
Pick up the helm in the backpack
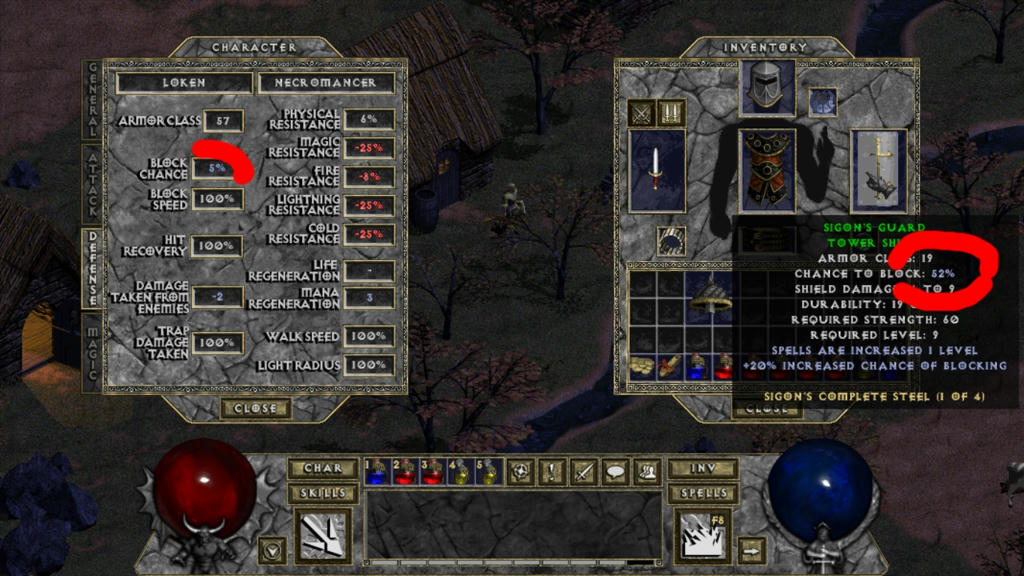coord(713,294)
